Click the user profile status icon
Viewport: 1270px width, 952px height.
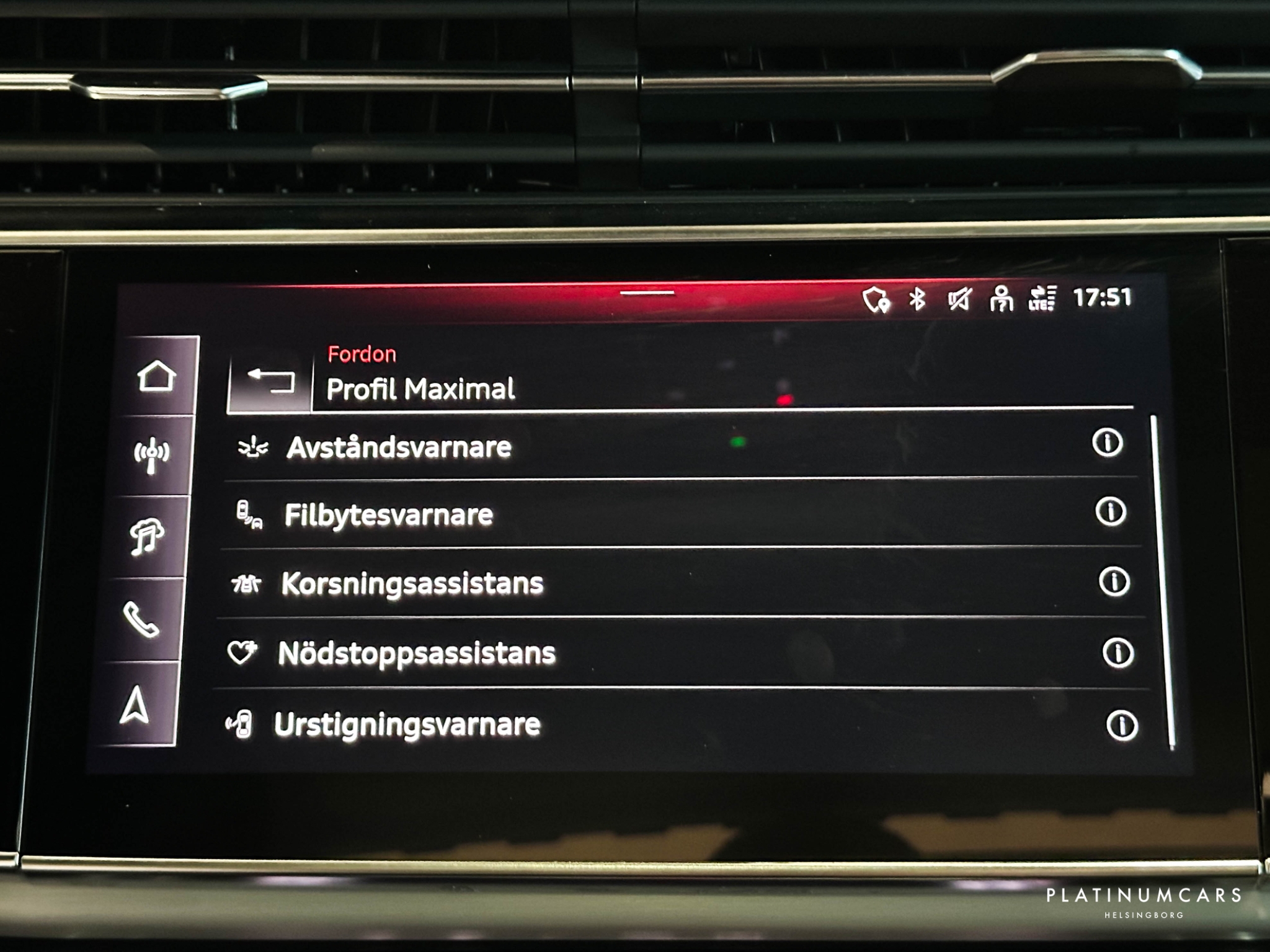coord(1001,299)
